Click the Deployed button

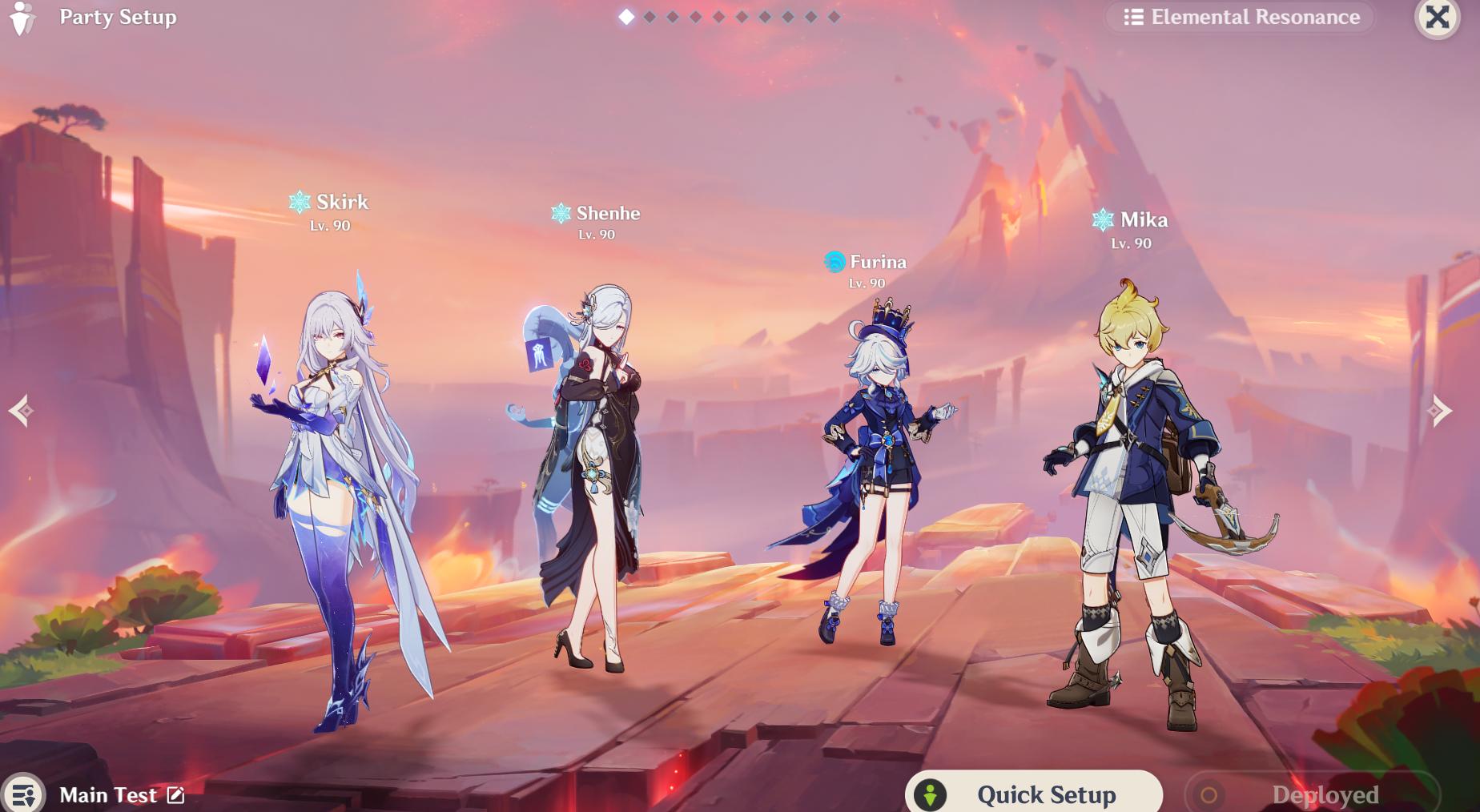pos(1312,794)
